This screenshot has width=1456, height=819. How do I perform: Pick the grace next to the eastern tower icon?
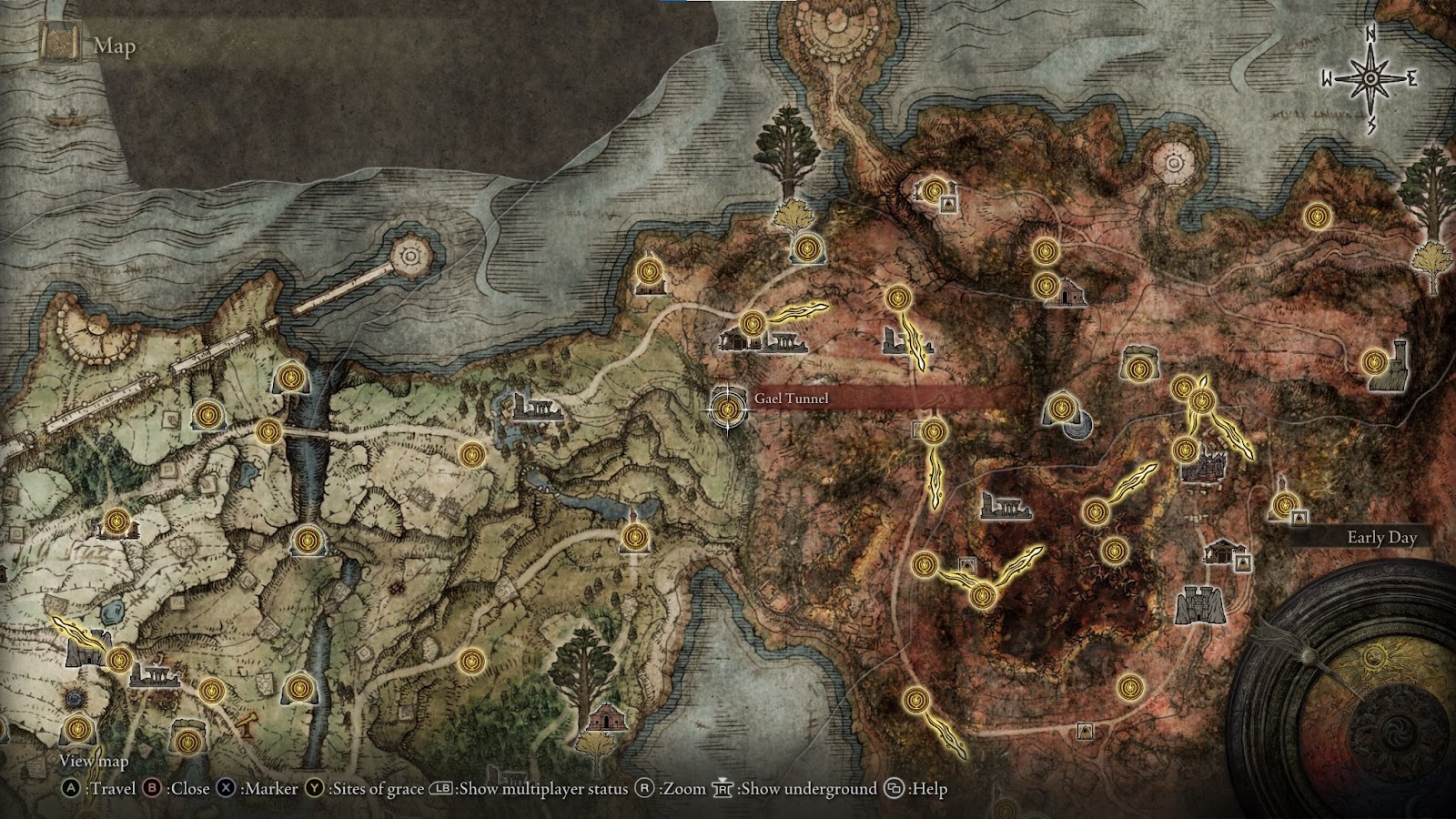1373,362
